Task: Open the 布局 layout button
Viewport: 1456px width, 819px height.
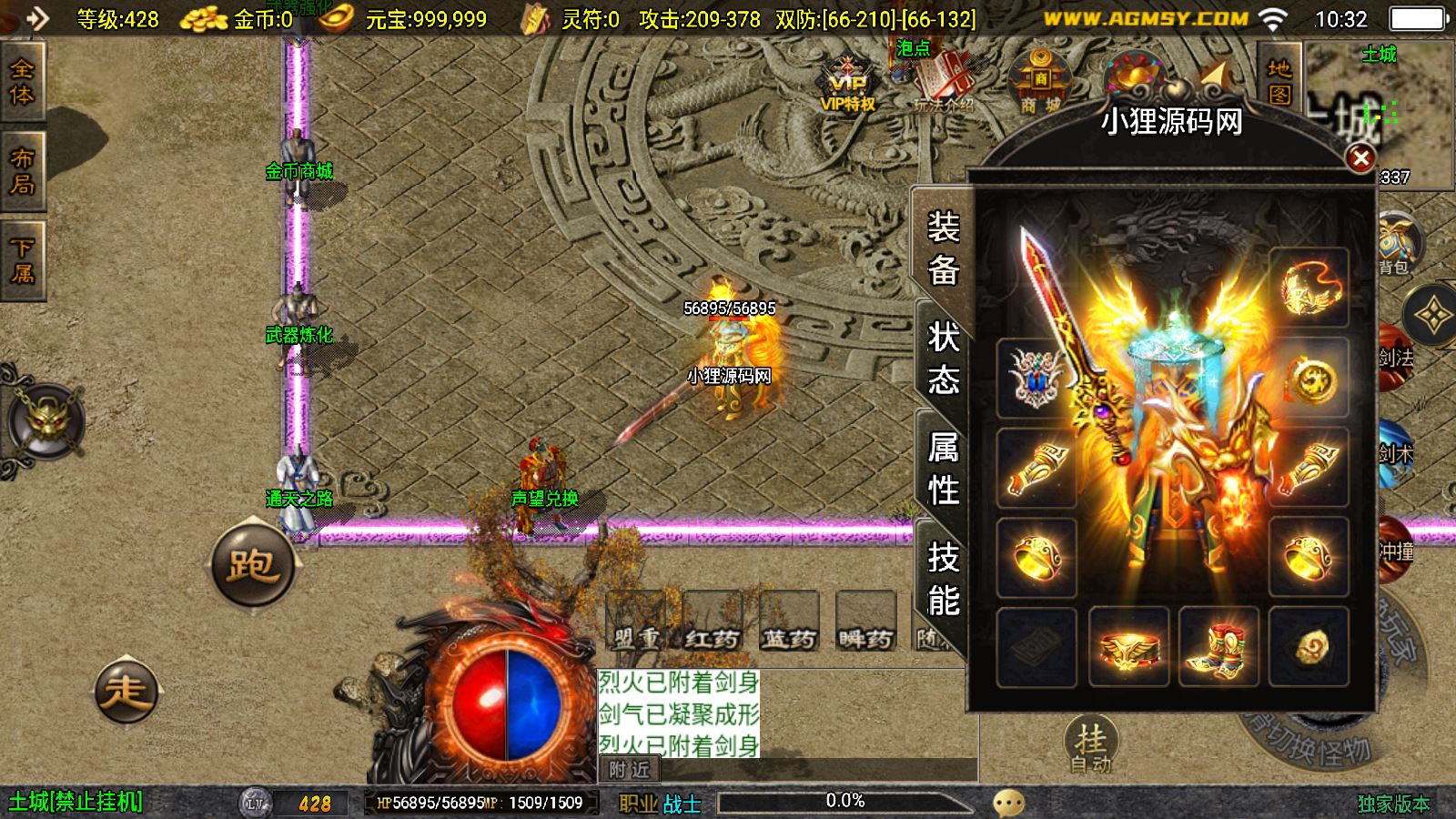Action: pos(22,171)
